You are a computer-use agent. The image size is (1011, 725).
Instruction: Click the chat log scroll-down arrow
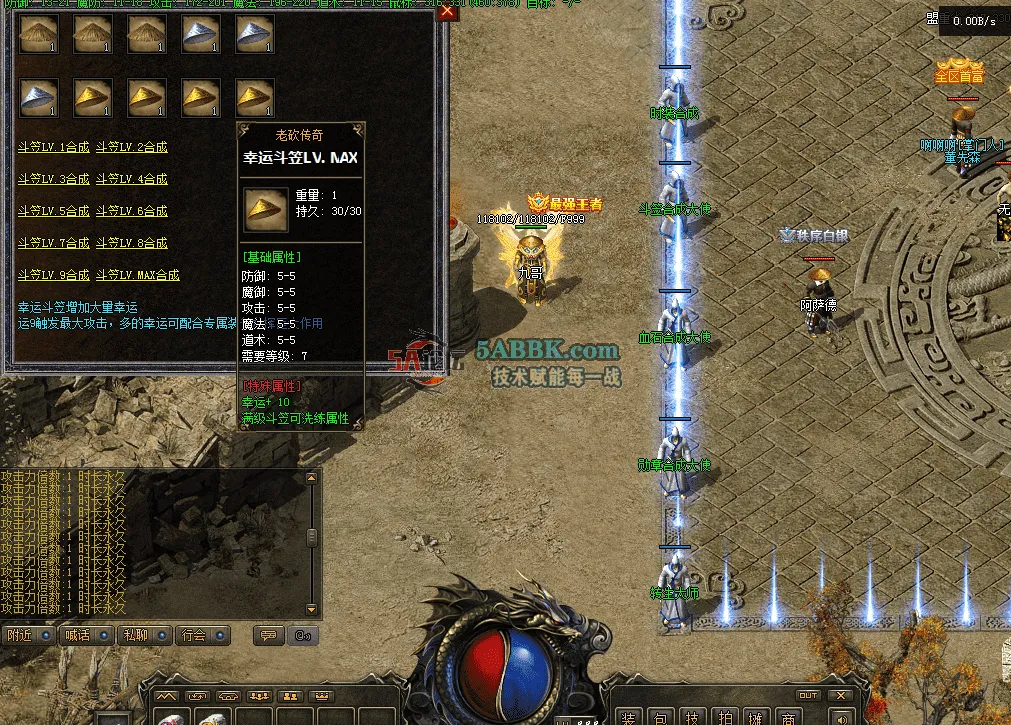click(312, 608)
